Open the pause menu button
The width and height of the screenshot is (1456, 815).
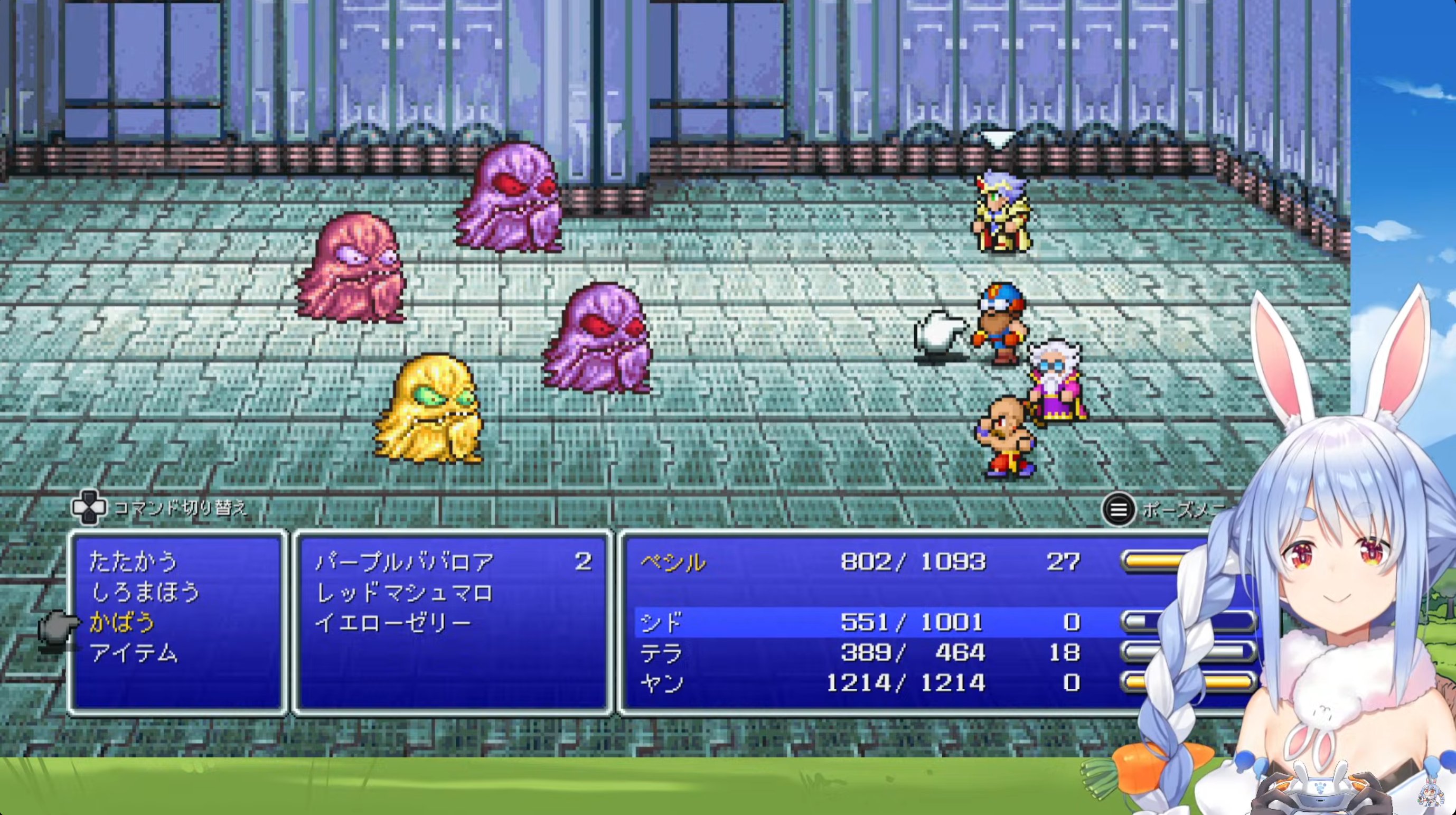(1118, 510)
